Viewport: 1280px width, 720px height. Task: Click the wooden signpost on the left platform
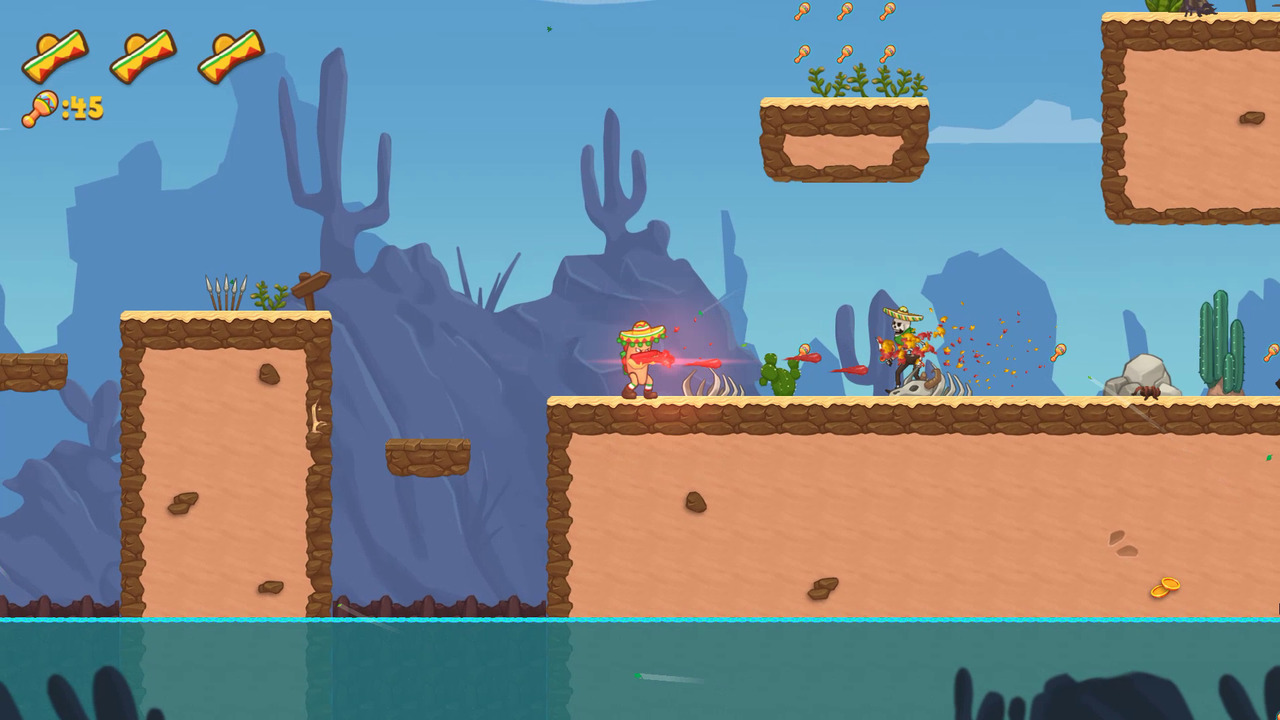[x=308, y=285]
